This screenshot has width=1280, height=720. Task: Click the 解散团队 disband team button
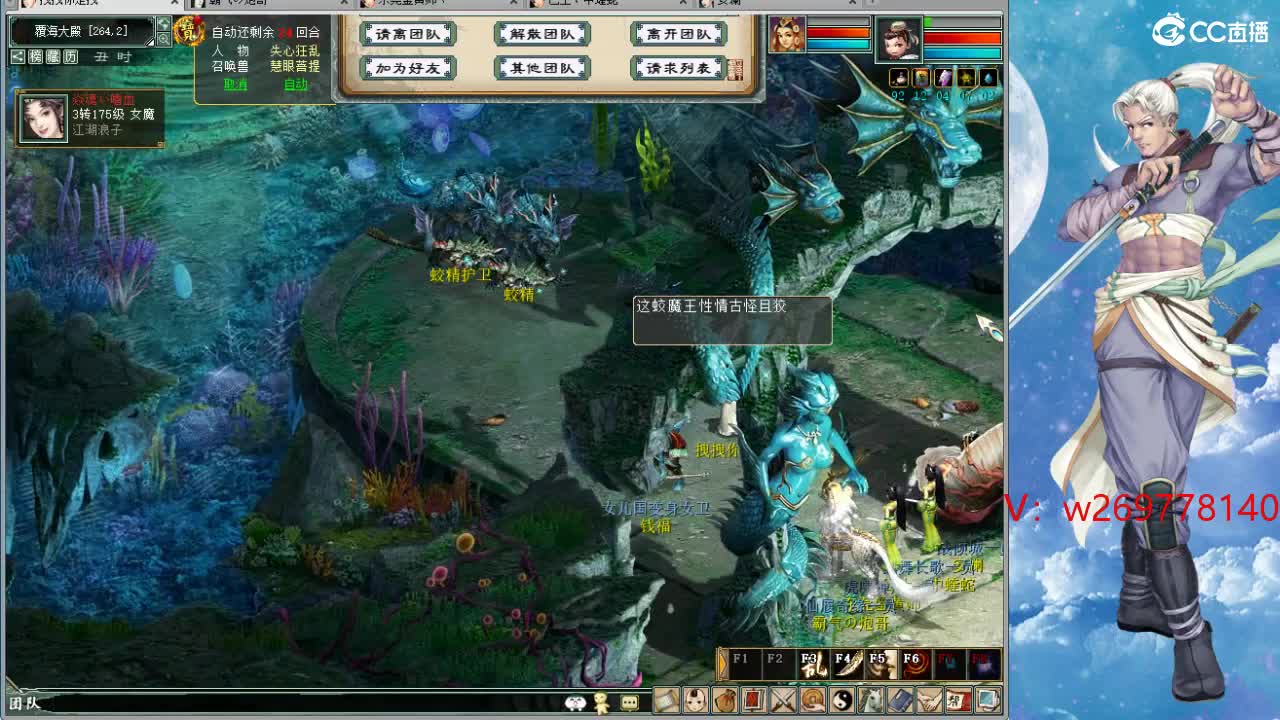[x=542, y=33]
